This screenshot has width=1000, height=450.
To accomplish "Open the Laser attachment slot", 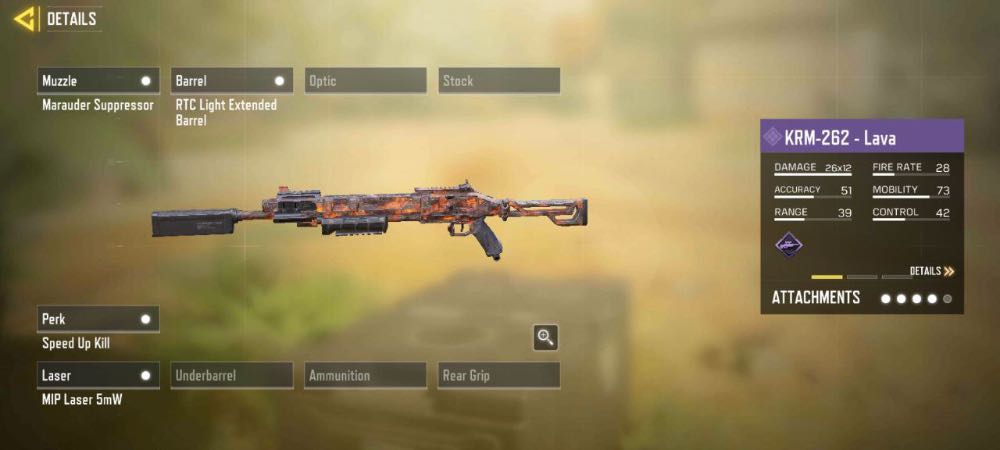I will 98,376.
